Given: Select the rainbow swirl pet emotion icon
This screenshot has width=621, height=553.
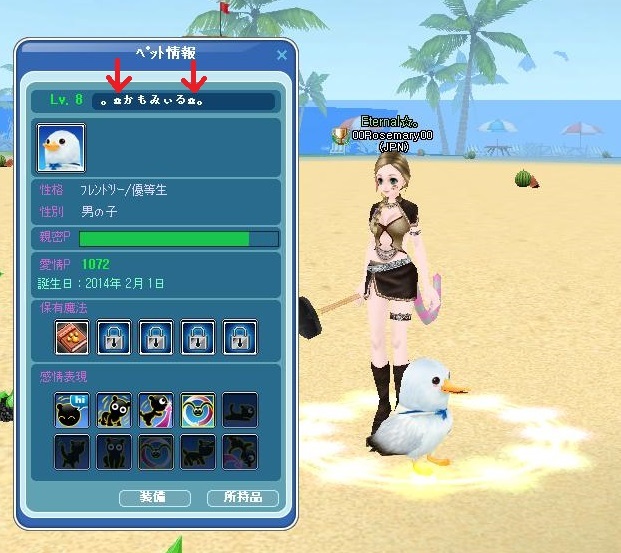Looking at the screenshot, I should (x=197, y=409).
